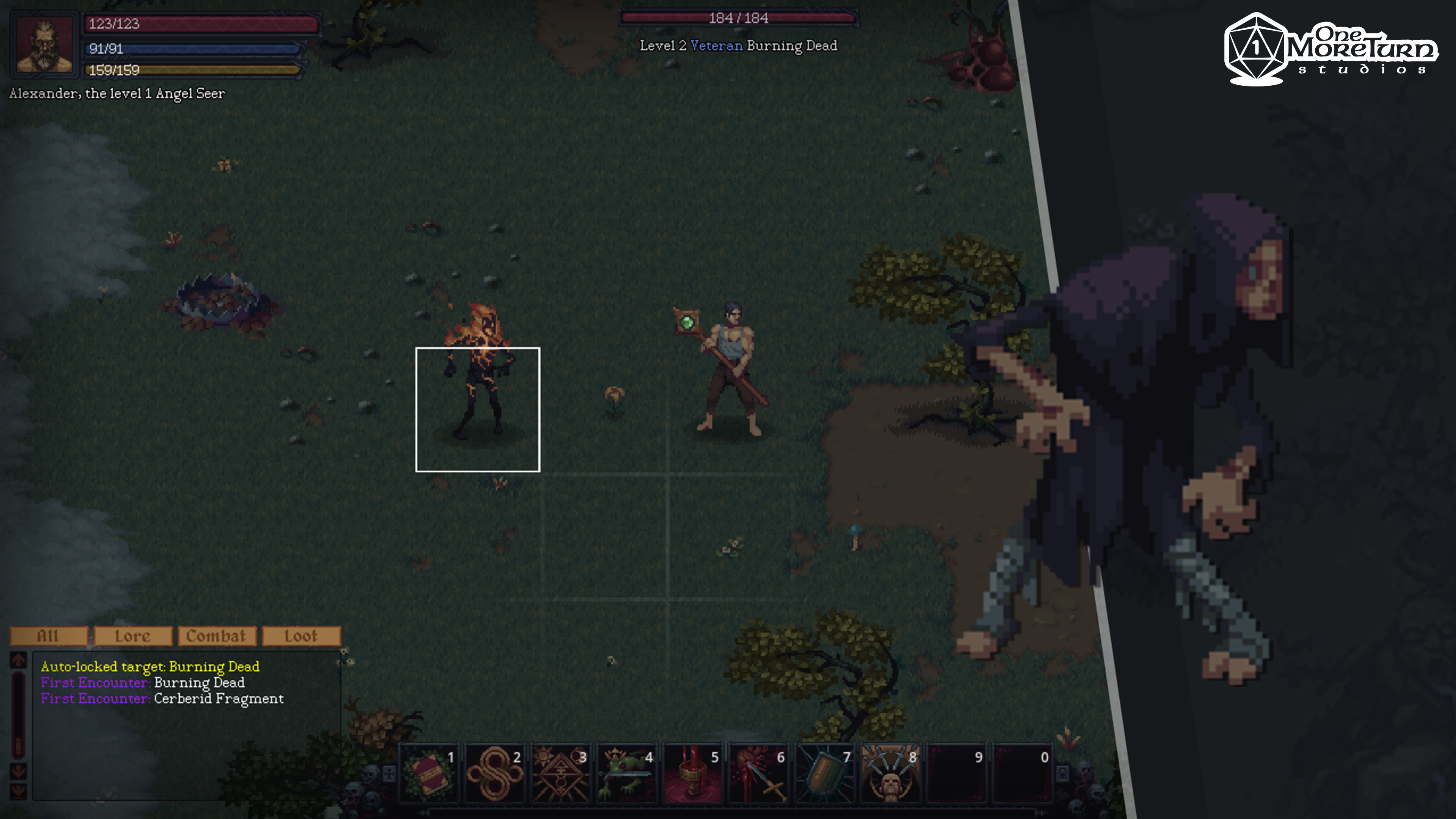Click the message log scrollbar track

click(18, 713)
